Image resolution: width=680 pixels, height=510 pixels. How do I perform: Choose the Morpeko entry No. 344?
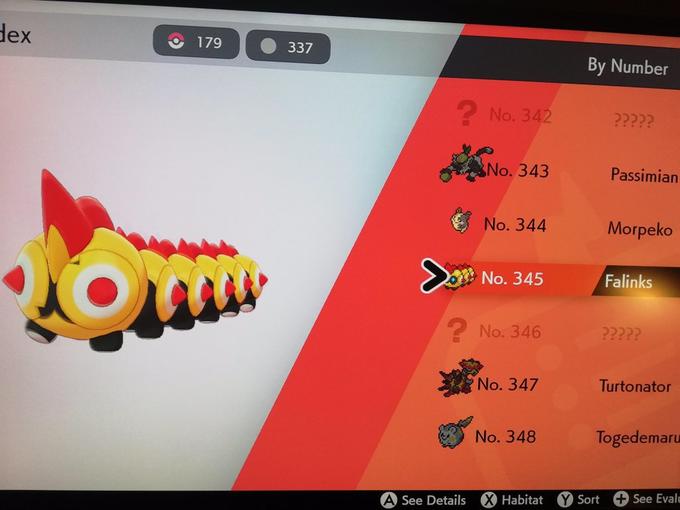(x=560, y=226)
